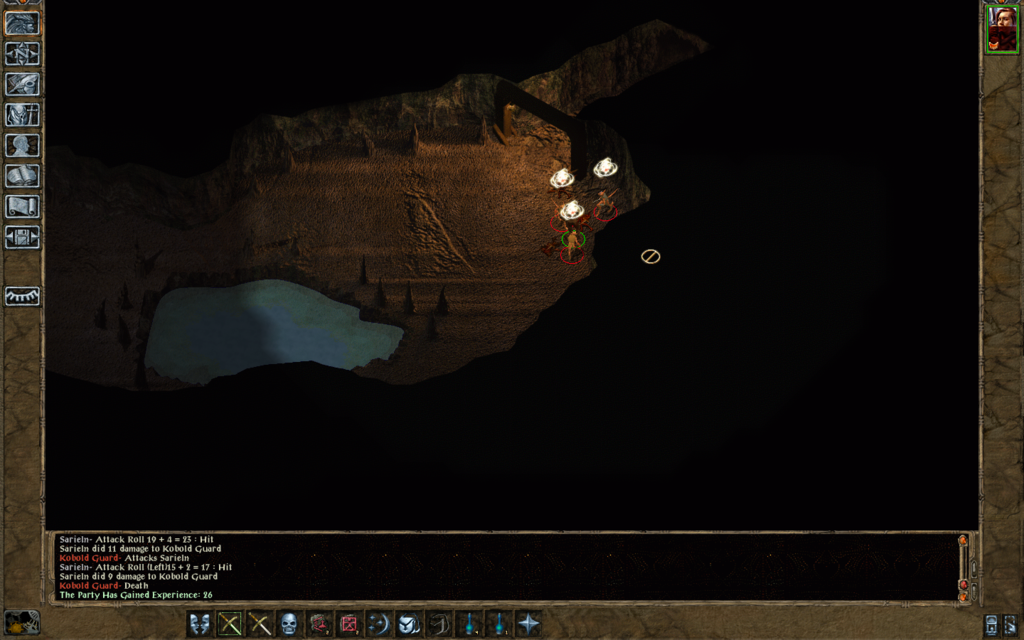This screenshot has height=640, width=1024.
Task: Select the dwarf character portrait
Action: pyautogui.click(x=1001, y=29)
